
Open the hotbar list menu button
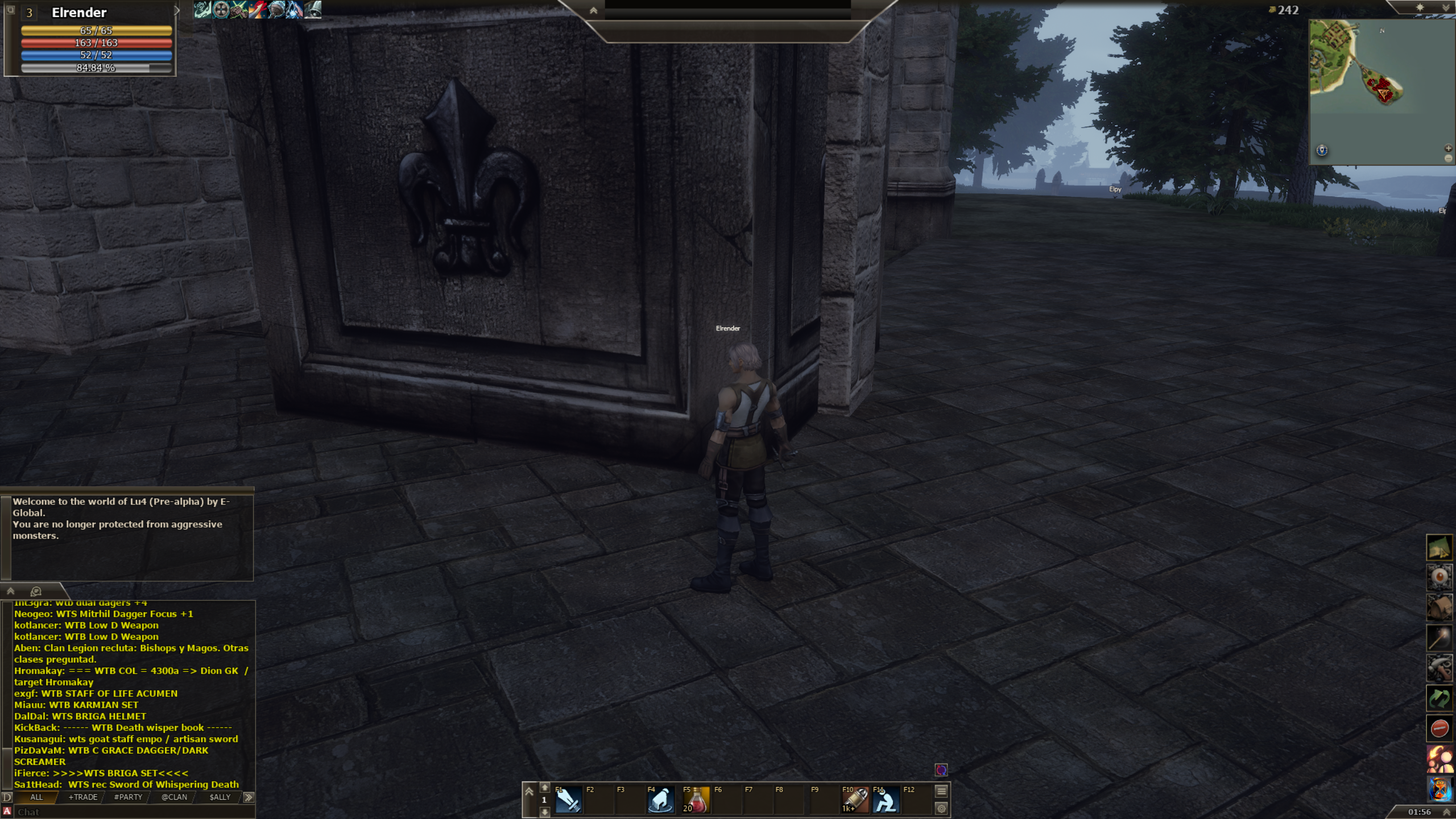941,791
